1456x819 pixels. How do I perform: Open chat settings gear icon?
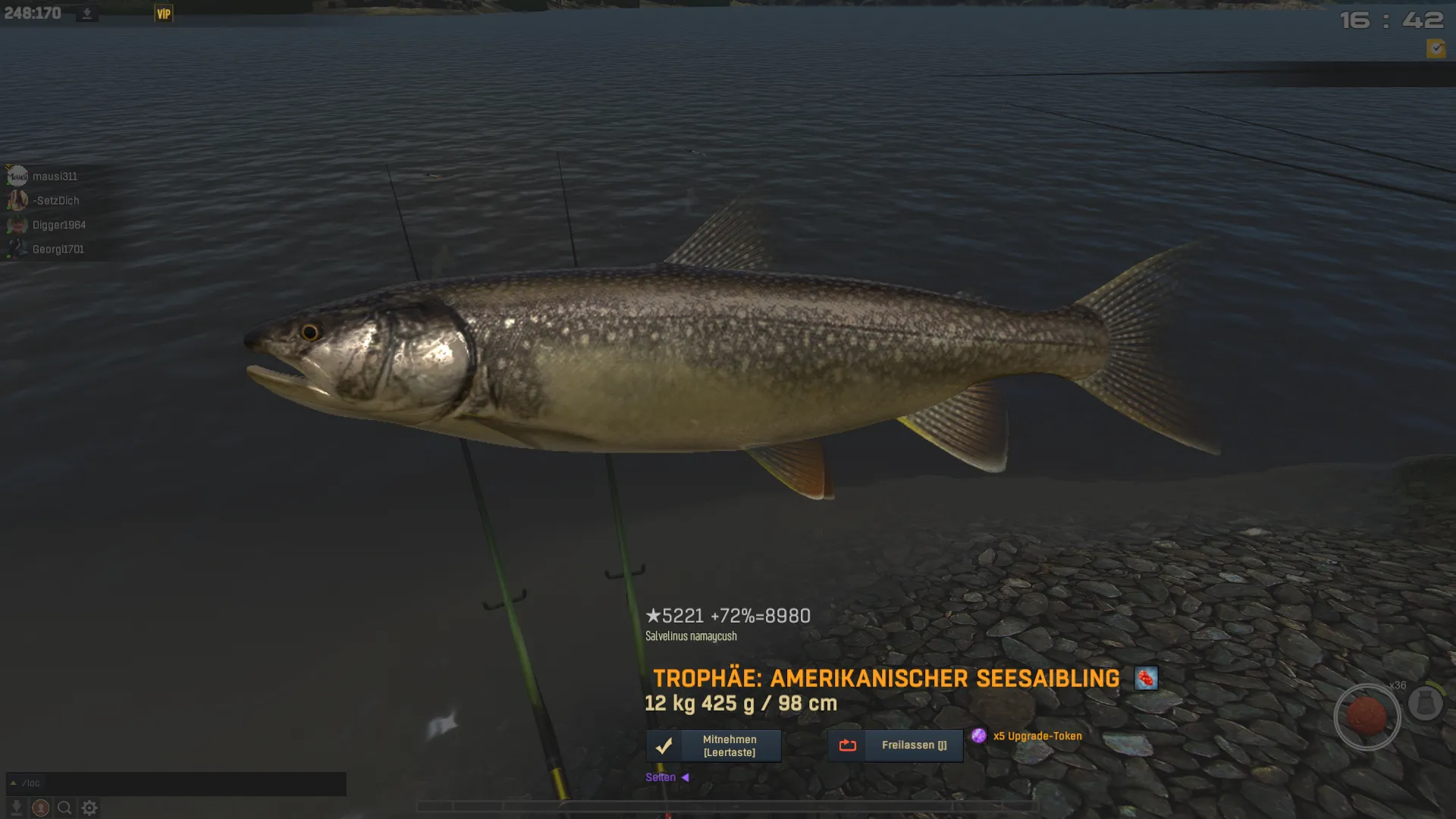(89, 808)
